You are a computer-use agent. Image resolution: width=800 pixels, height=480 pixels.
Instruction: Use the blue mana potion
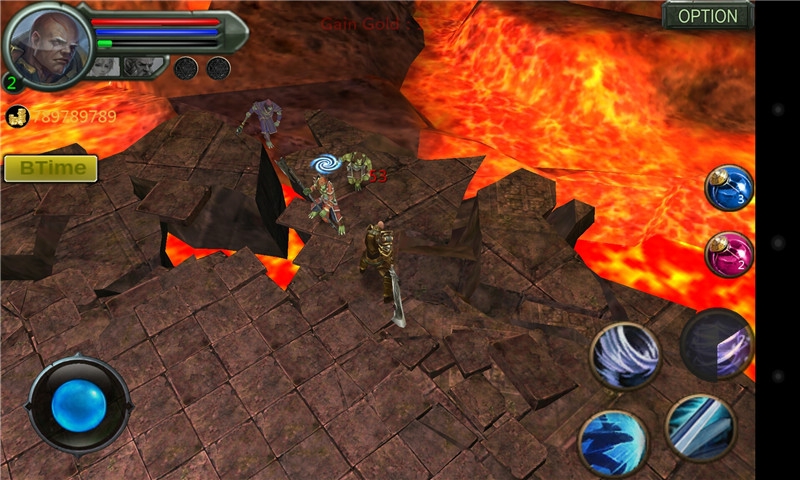pos(728,188)
